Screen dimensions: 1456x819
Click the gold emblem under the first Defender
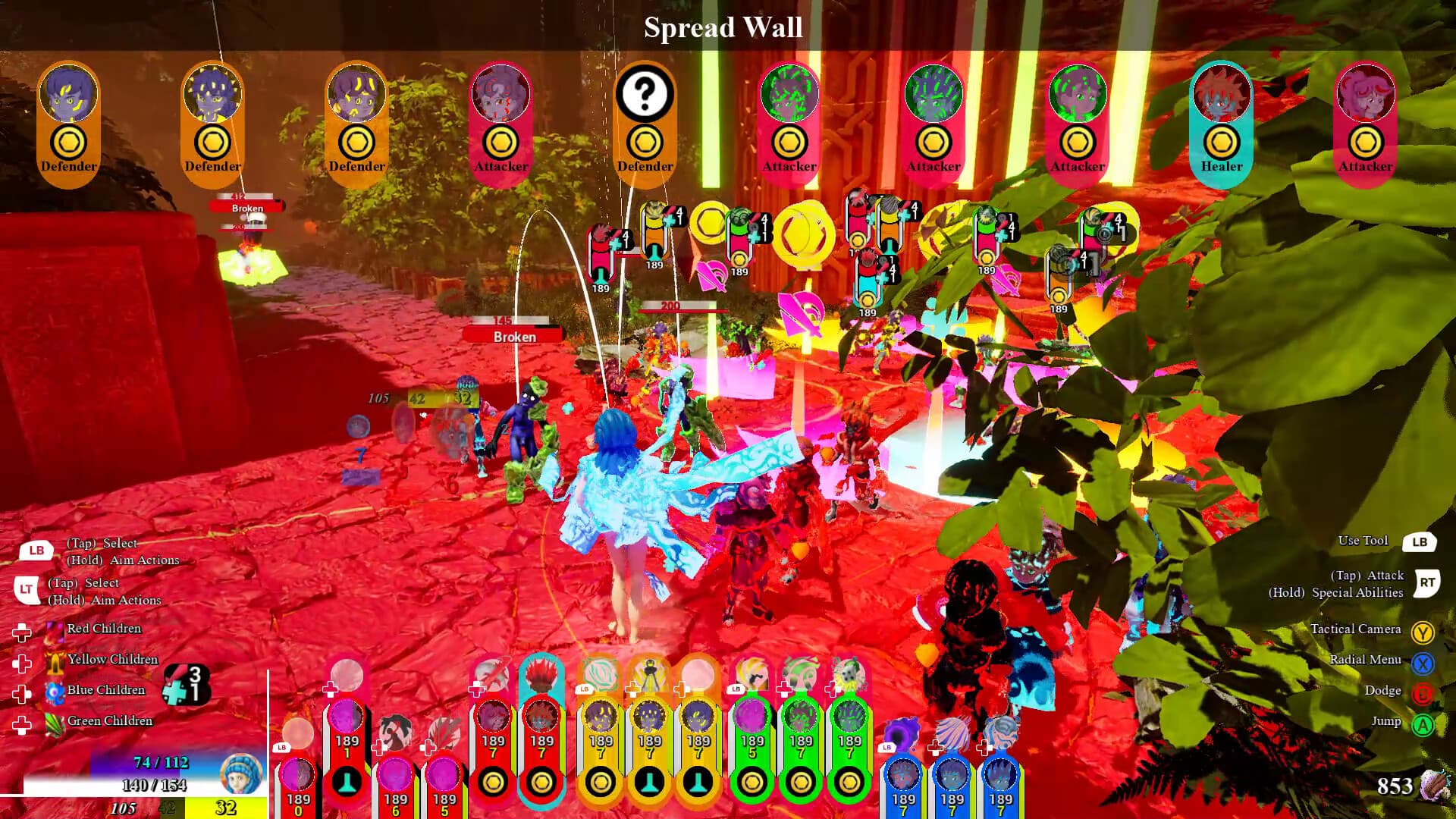[x=68, y=141]
